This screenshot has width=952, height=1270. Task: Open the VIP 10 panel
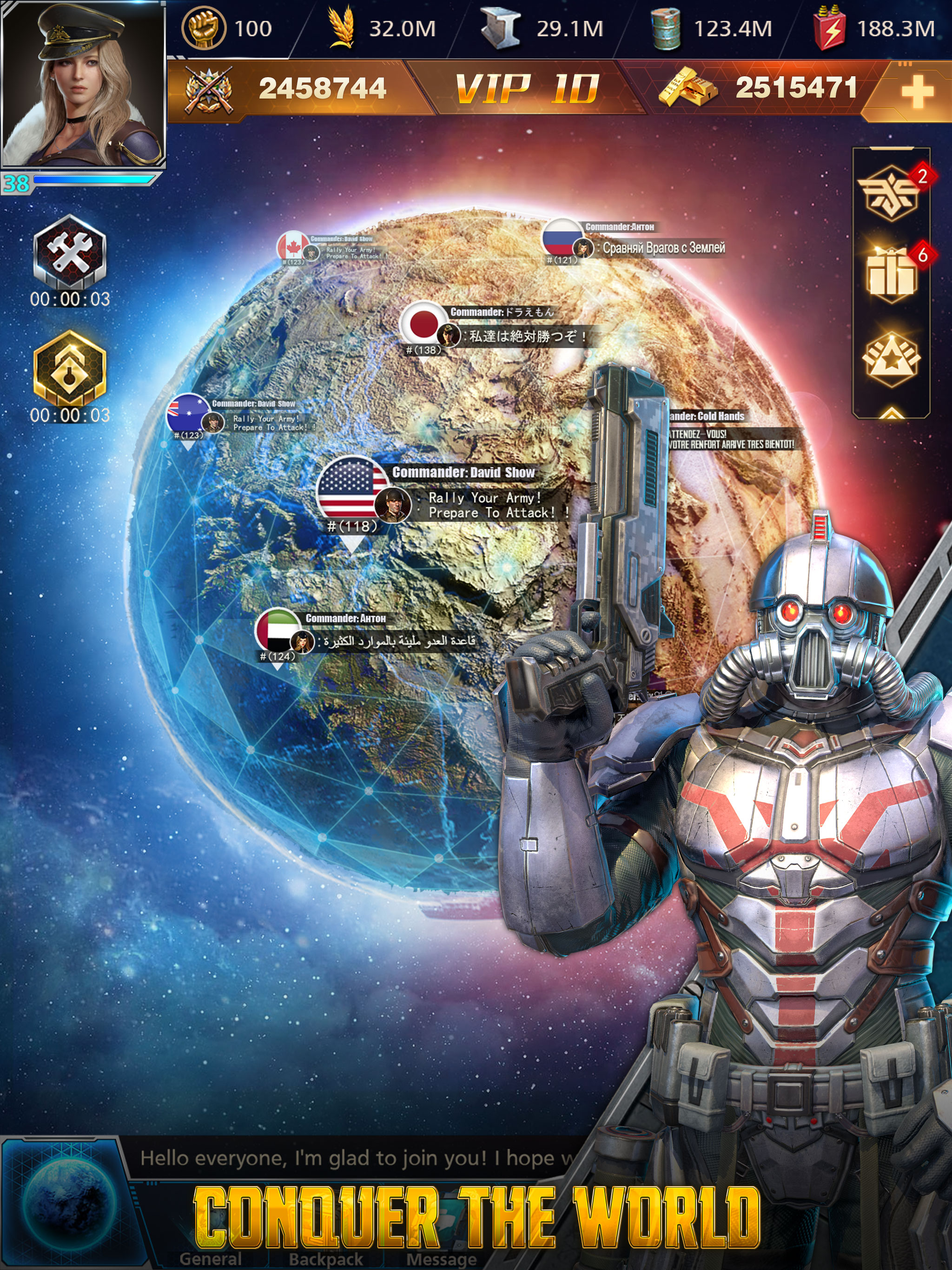coord(527,90)
